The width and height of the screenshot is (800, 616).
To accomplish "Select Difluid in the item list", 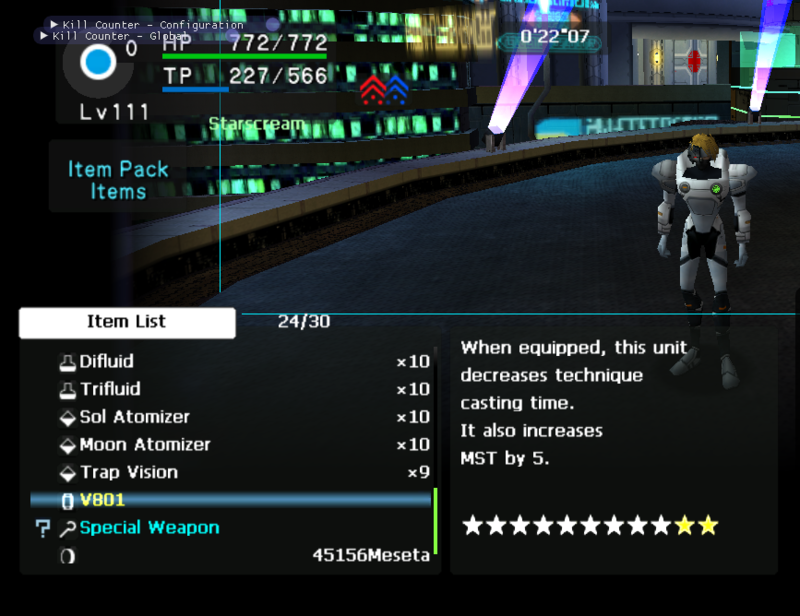I will [x=106, y=361].
